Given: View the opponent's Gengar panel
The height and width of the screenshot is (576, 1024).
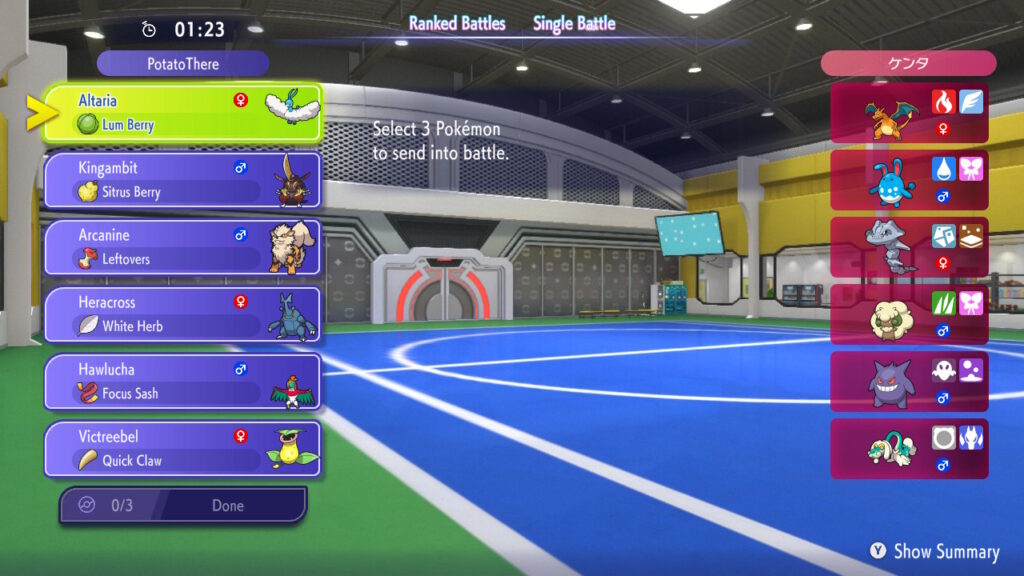Looking at the screenshot, I should [909, 381].
